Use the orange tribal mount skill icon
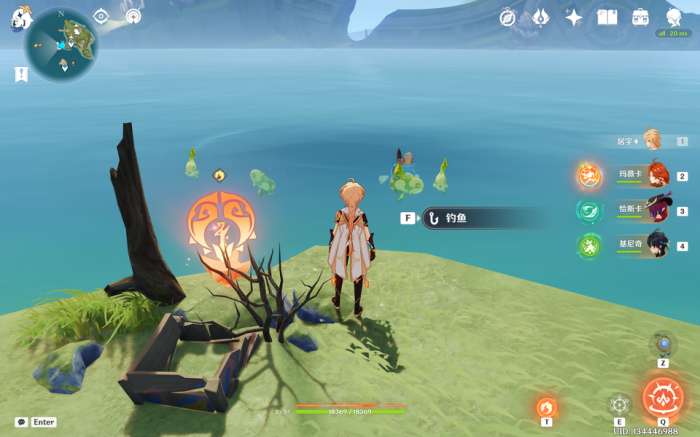 (545, 407)
